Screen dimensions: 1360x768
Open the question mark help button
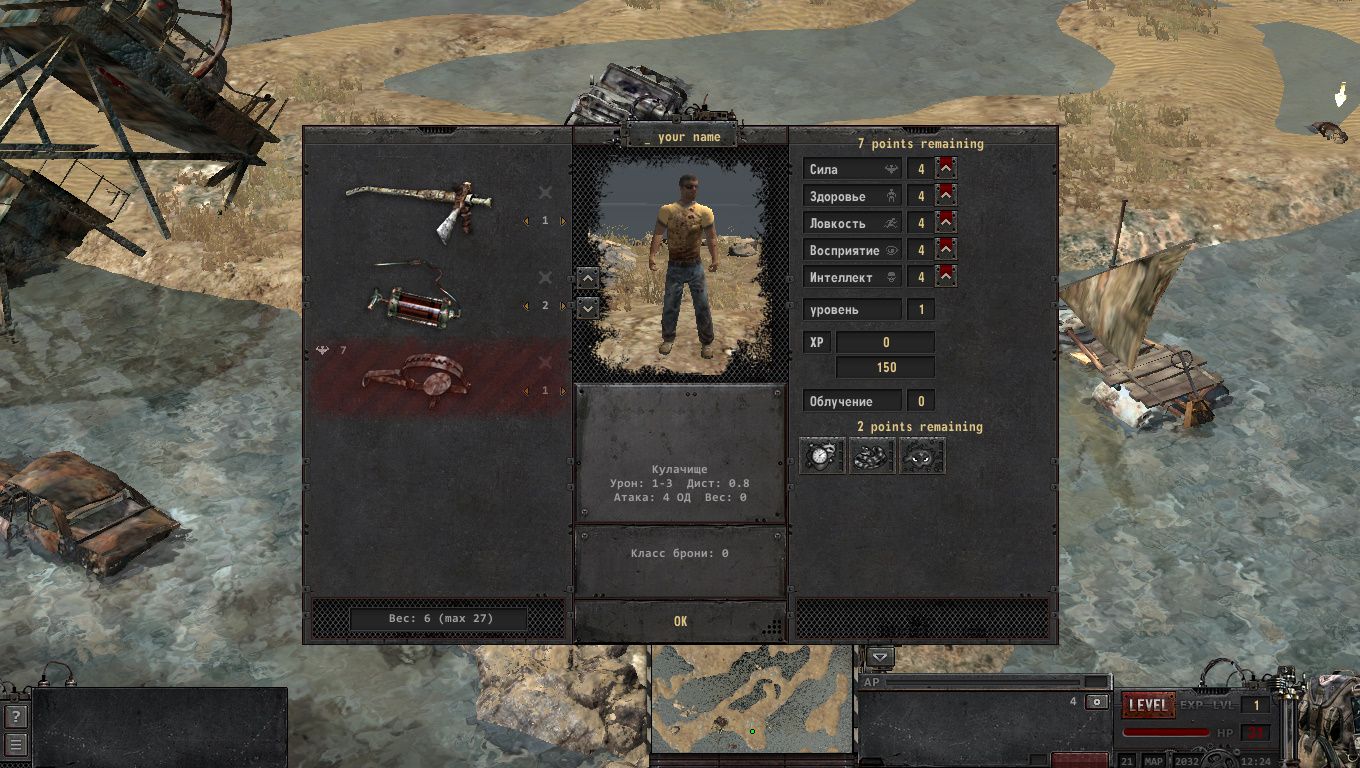15,716
